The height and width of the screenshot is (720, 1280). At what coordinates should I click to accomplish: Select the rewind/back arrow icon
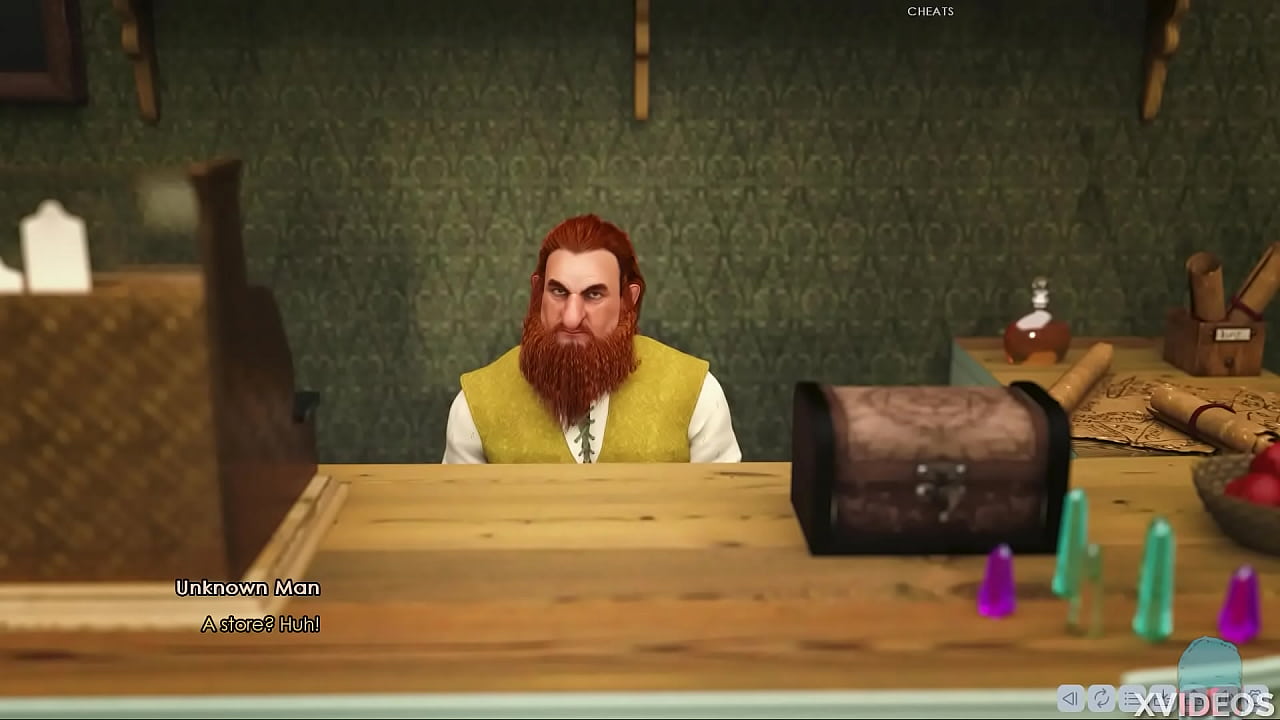point(1070,697)
